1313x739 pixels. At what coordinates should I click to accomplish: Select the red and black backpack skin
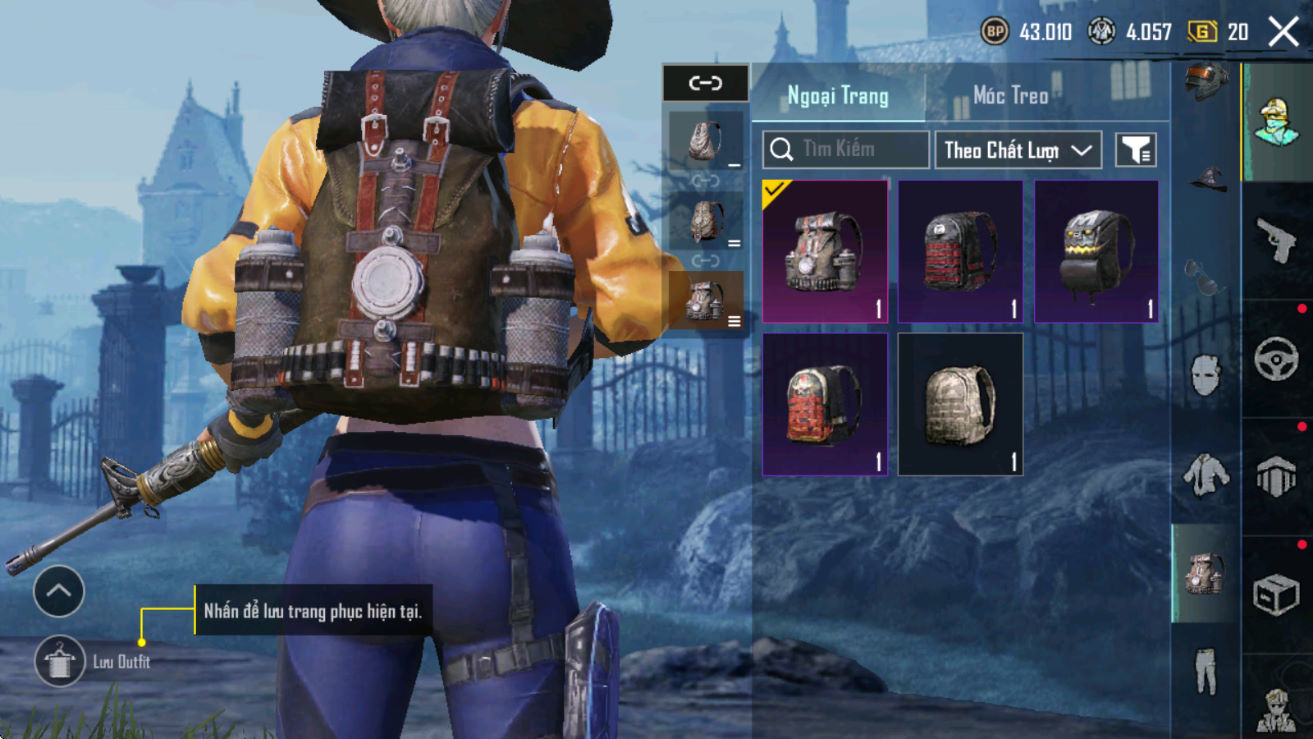(825, 404)
